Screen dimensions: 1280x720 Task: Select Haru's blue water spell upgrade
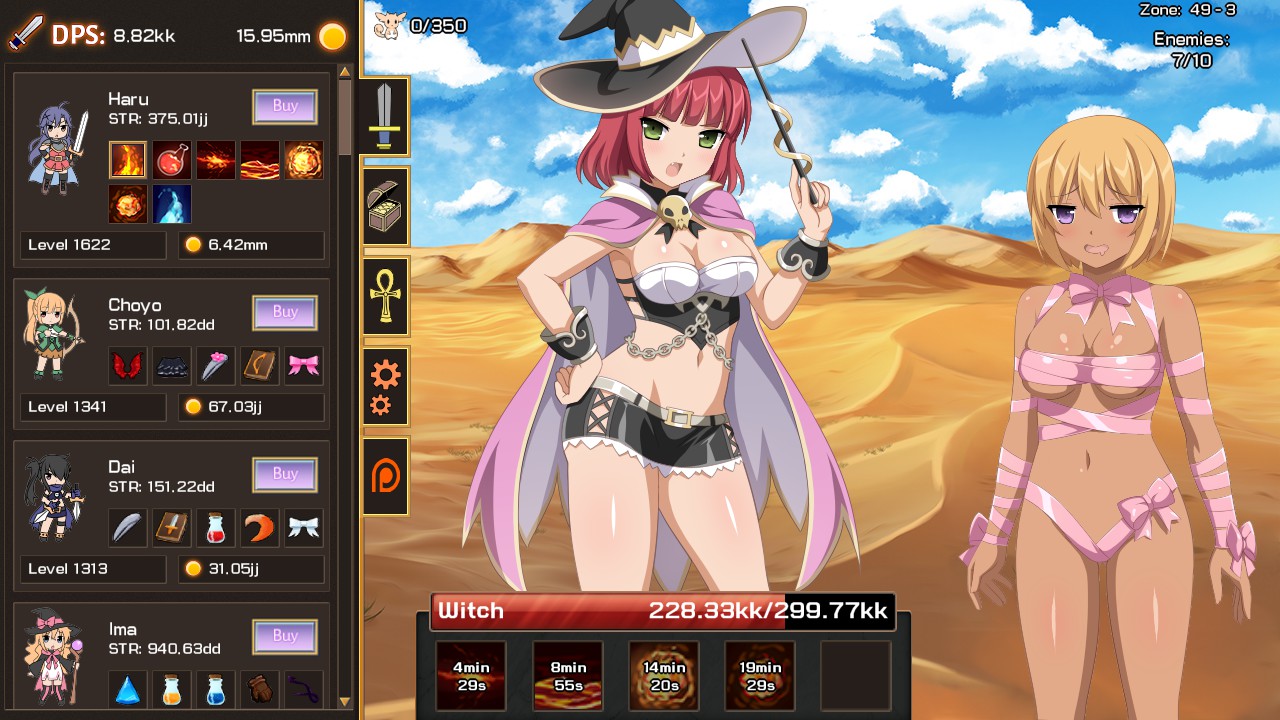tap(172, 205)
